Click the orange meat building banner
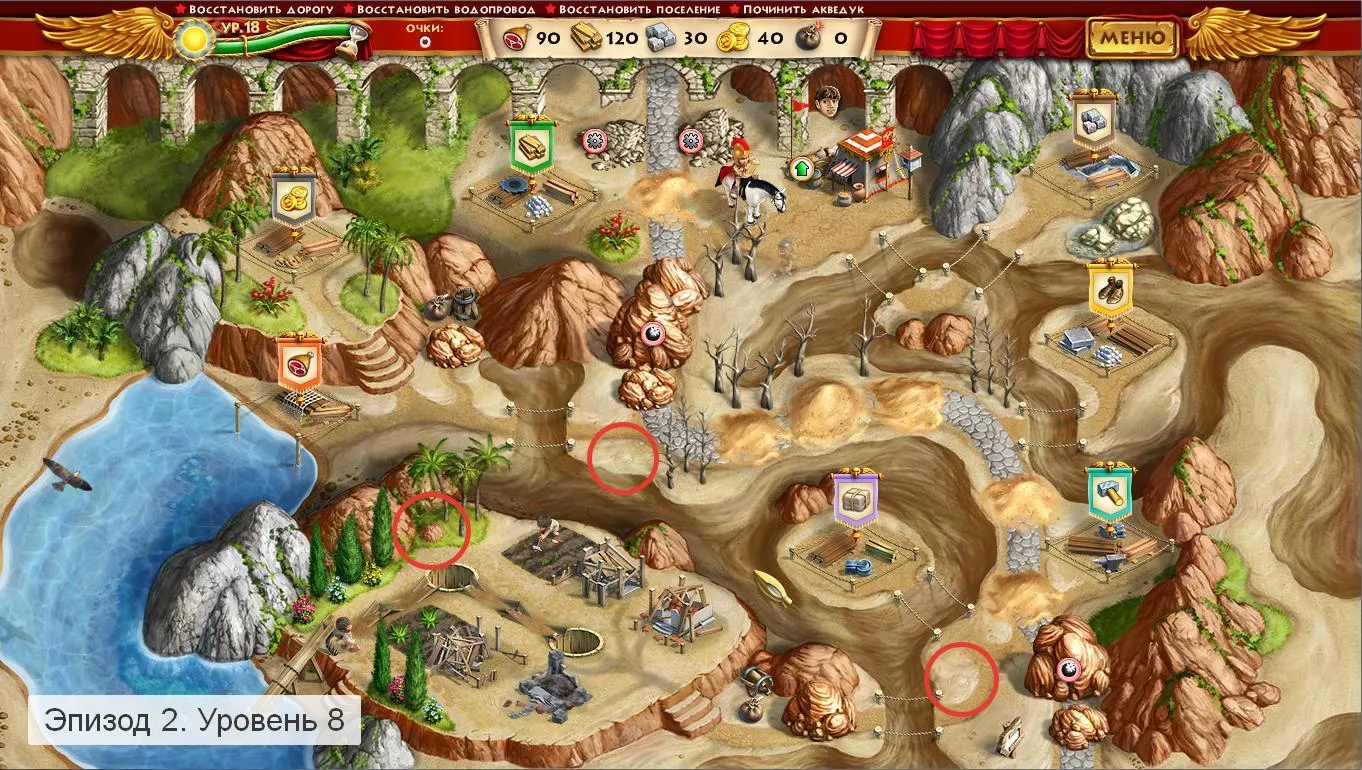Image resolution: width=1362 pixels, height=770 pixels. click(301, 363)
